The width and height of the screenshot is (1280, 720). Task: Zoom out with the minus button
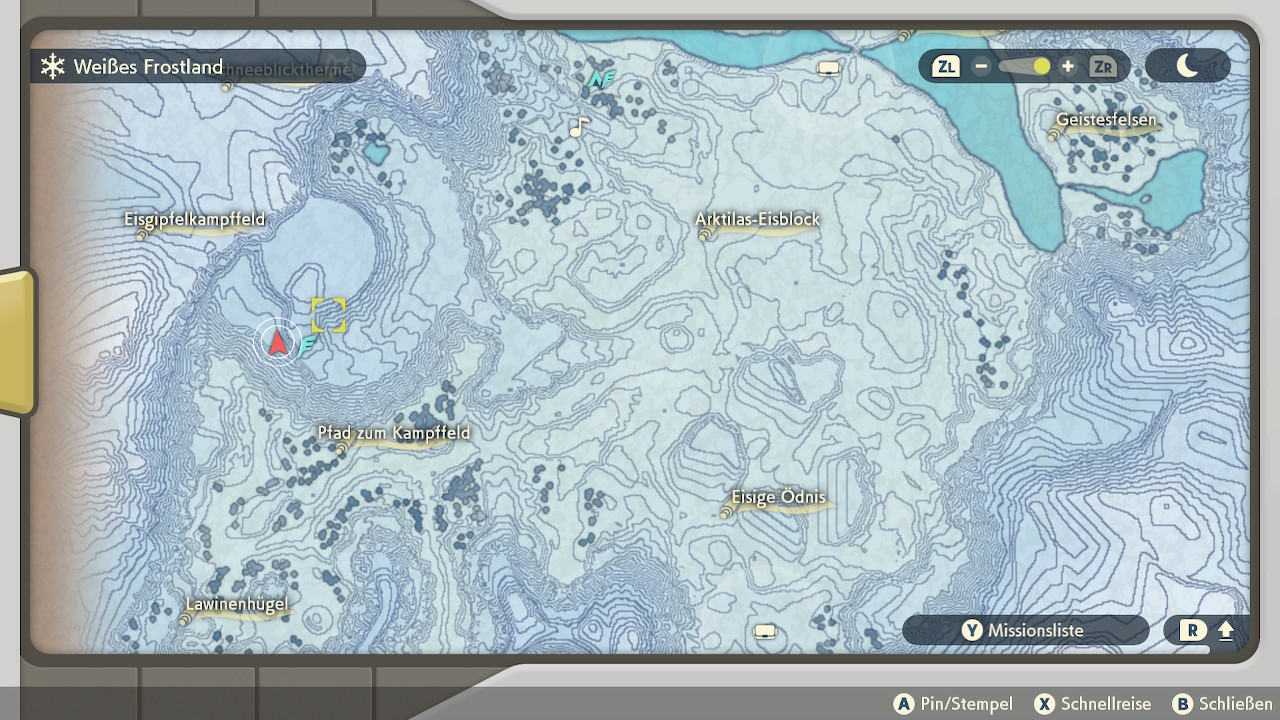pos(981,67)
